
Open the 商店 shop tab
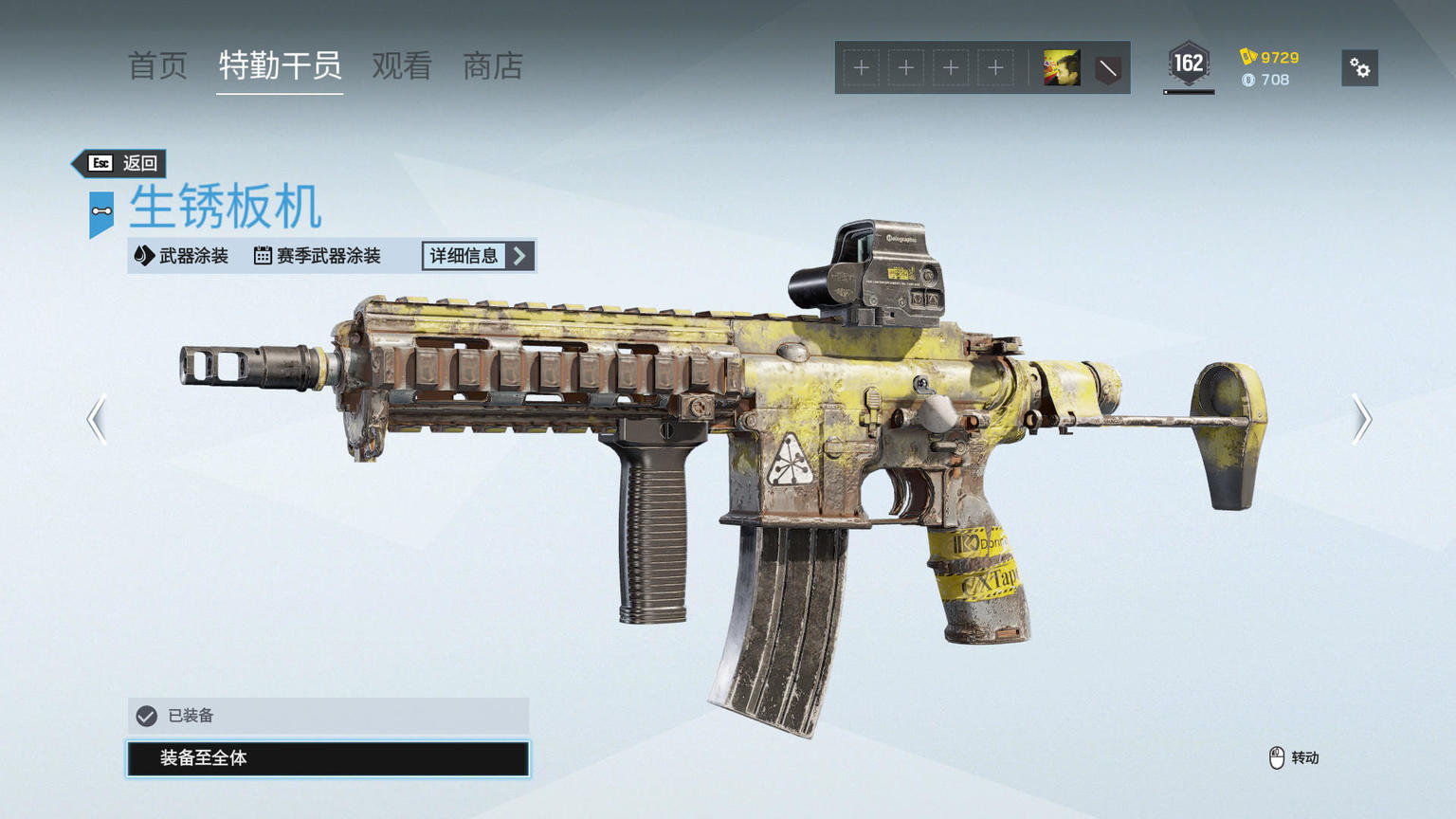(x=493, y=66)
